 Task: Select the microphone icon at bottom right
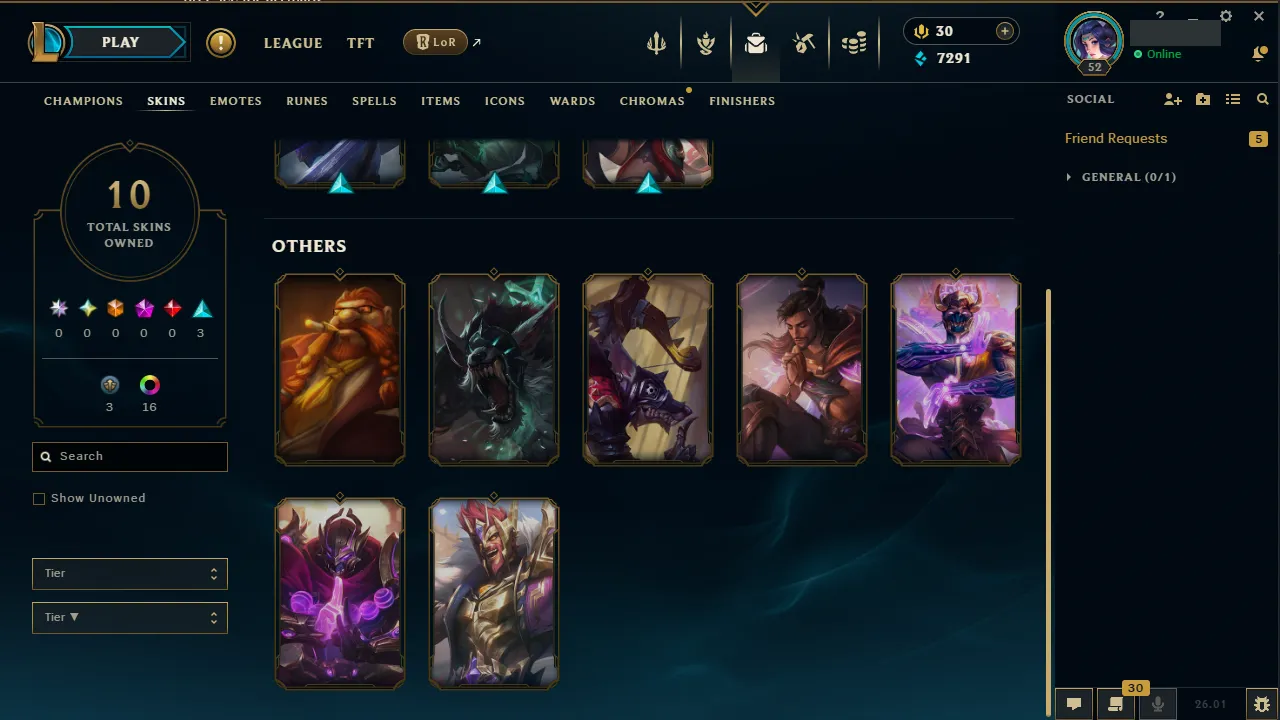click(1157, 703)
